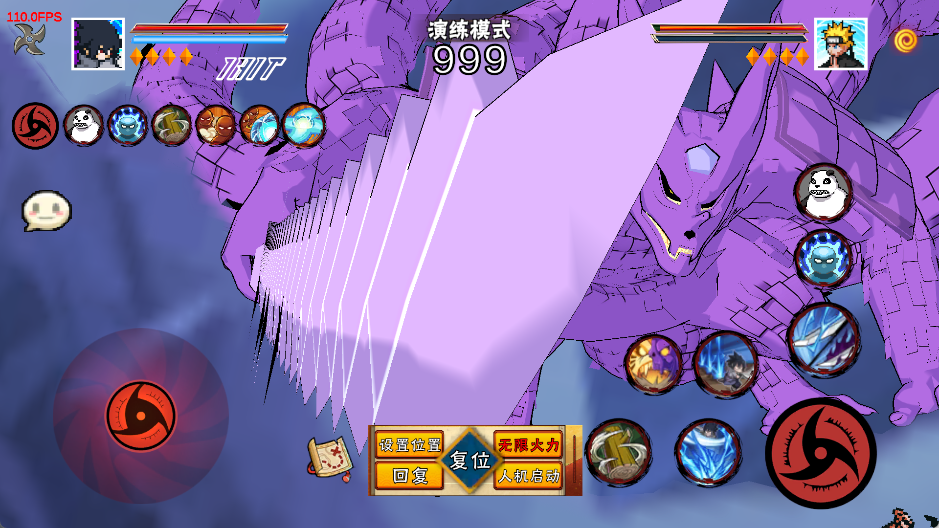Open the chat emoji bubble

pos(46,211)
